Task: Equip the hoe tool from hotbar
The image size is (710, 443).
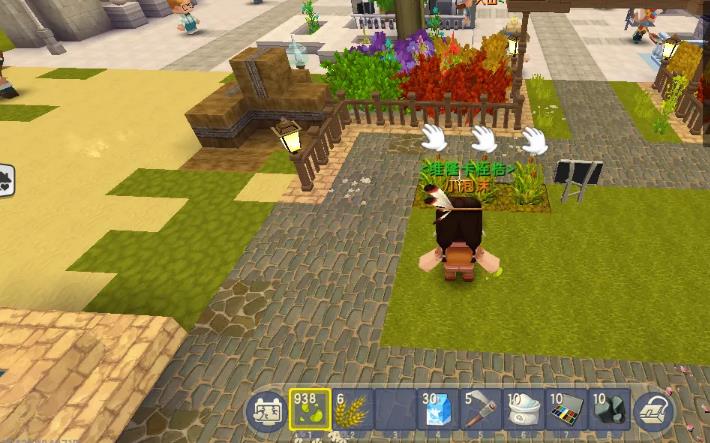Action: click(x=480, y=410)
